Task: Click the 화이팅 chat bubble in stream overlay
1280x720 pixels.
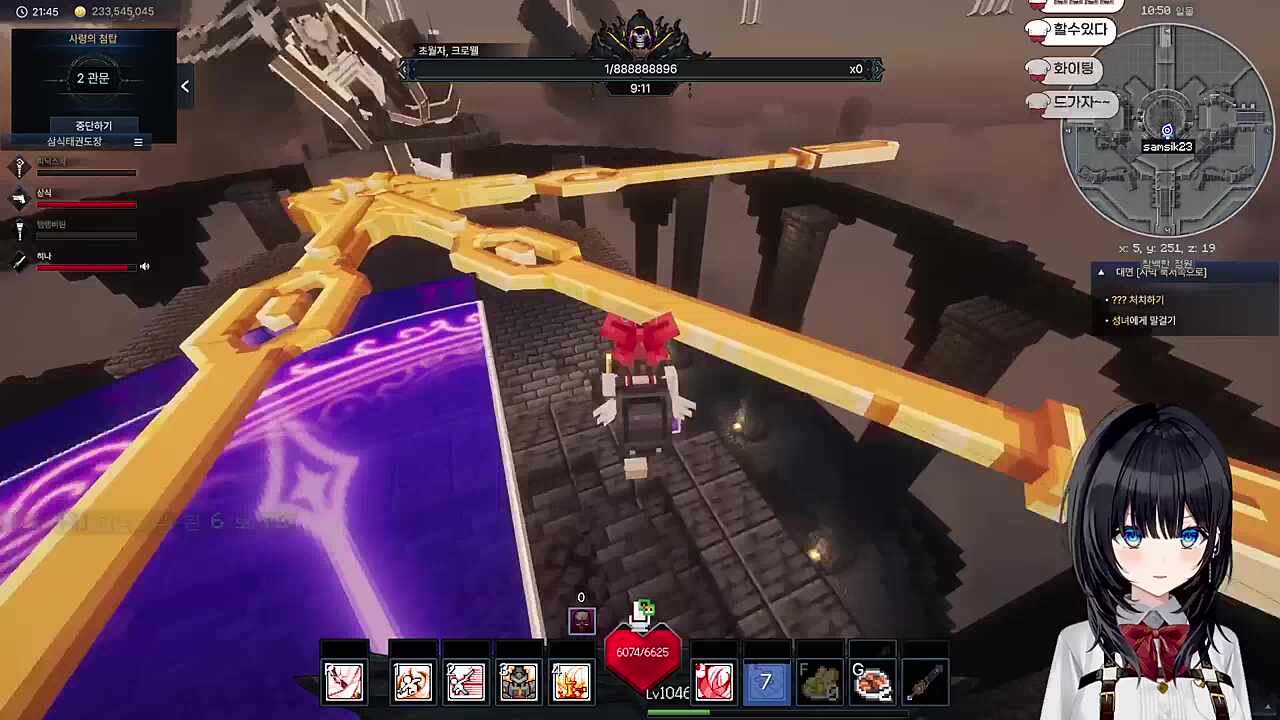Action: (x=1073, y=69)
